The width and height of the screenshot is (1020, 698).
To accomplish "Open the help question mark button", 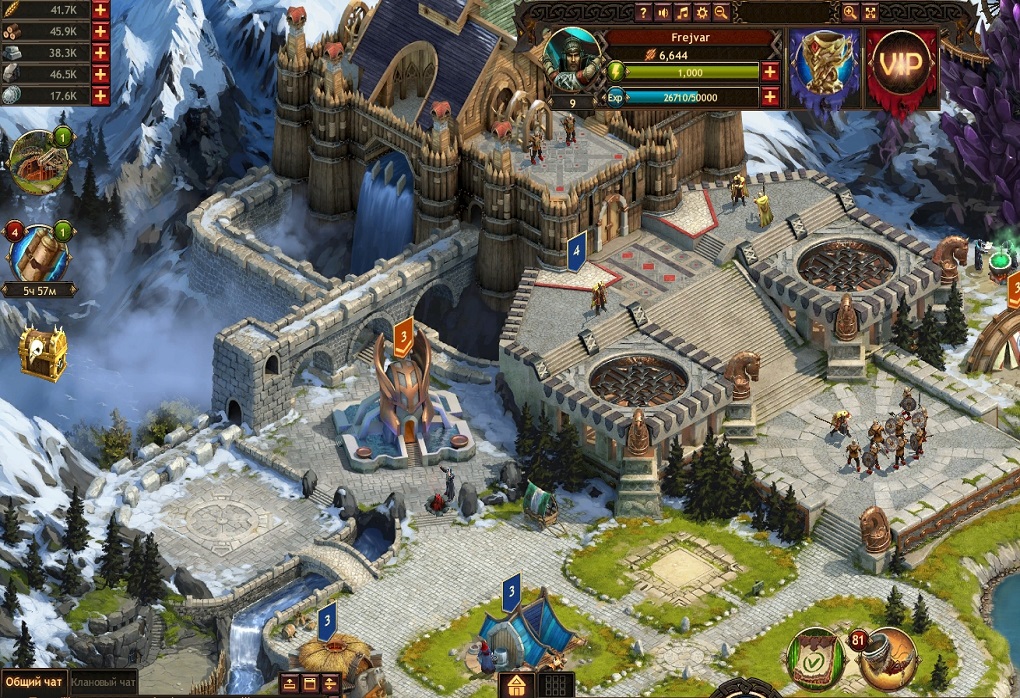I will [644, 13].
